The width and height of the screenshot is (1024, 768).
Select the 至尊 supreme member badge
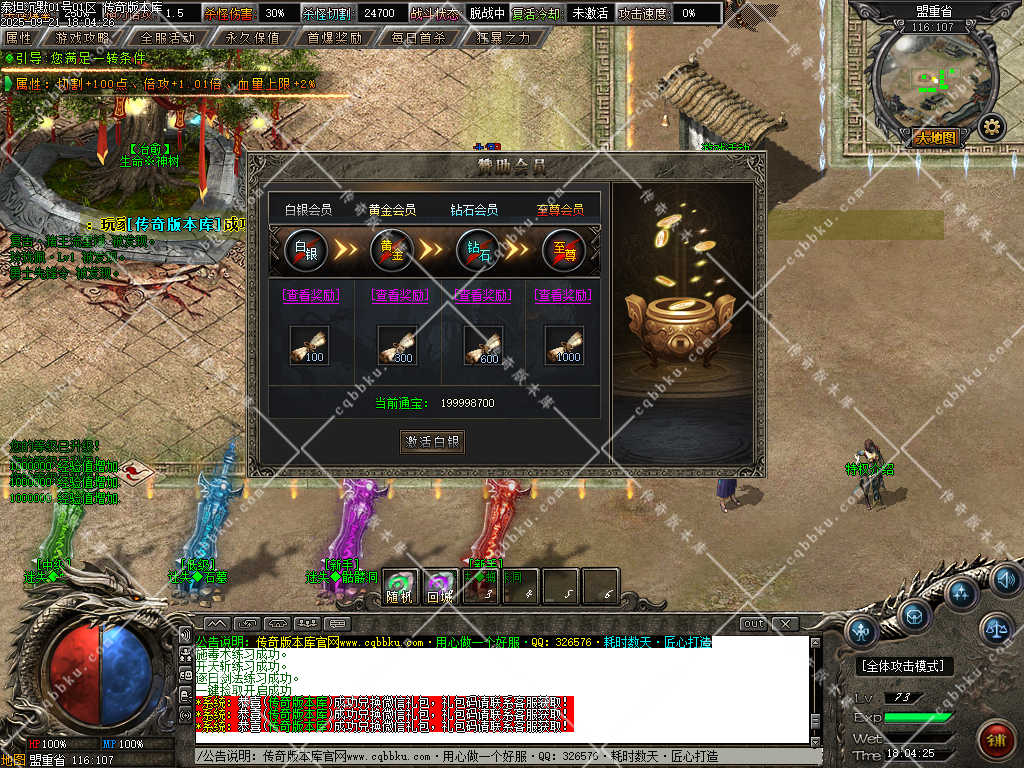pyautogui.click(x=564, y=249)
